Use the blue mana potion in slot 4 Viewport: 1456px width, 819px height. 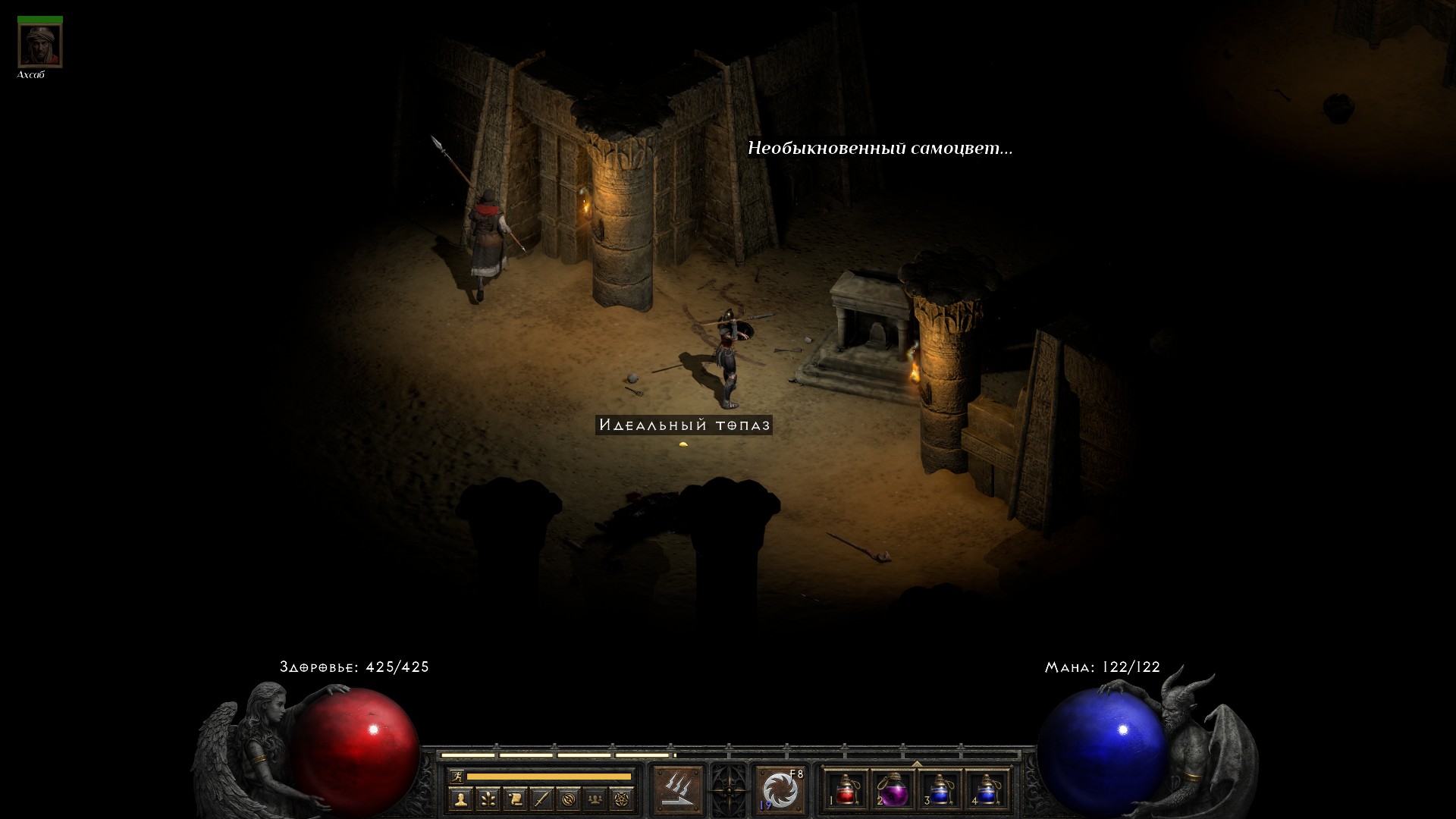coord(987,789)
